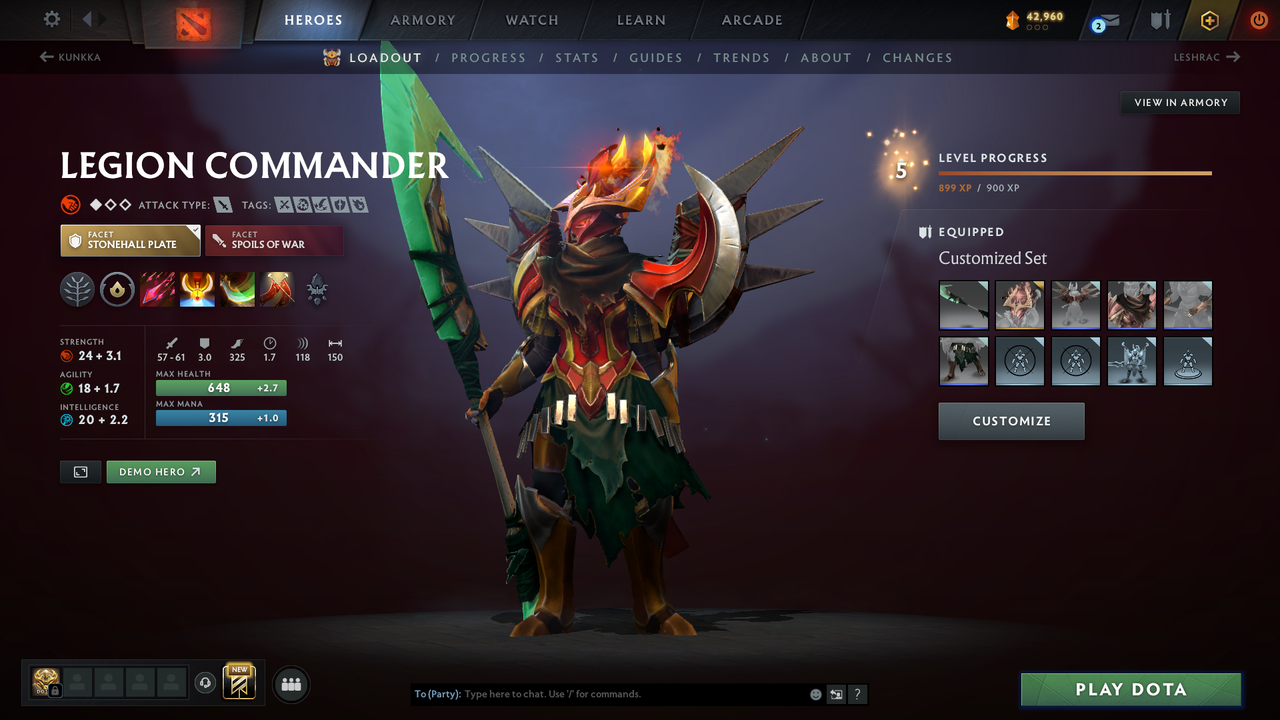
Task: Click the power button to exit
Action: (1257, 19)
